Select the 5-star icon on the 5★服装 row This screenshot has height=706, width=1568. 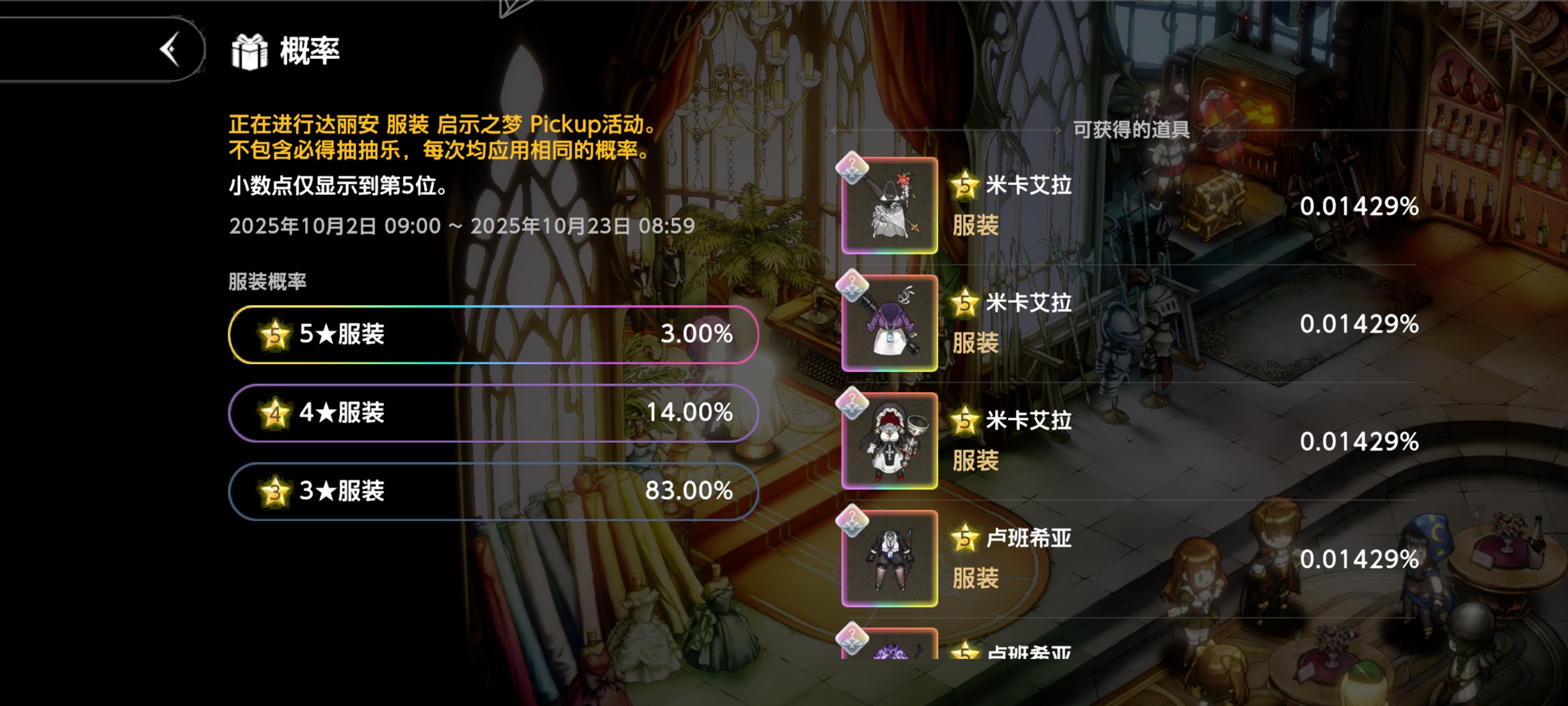pyautogui.click(x=275, y=334)
